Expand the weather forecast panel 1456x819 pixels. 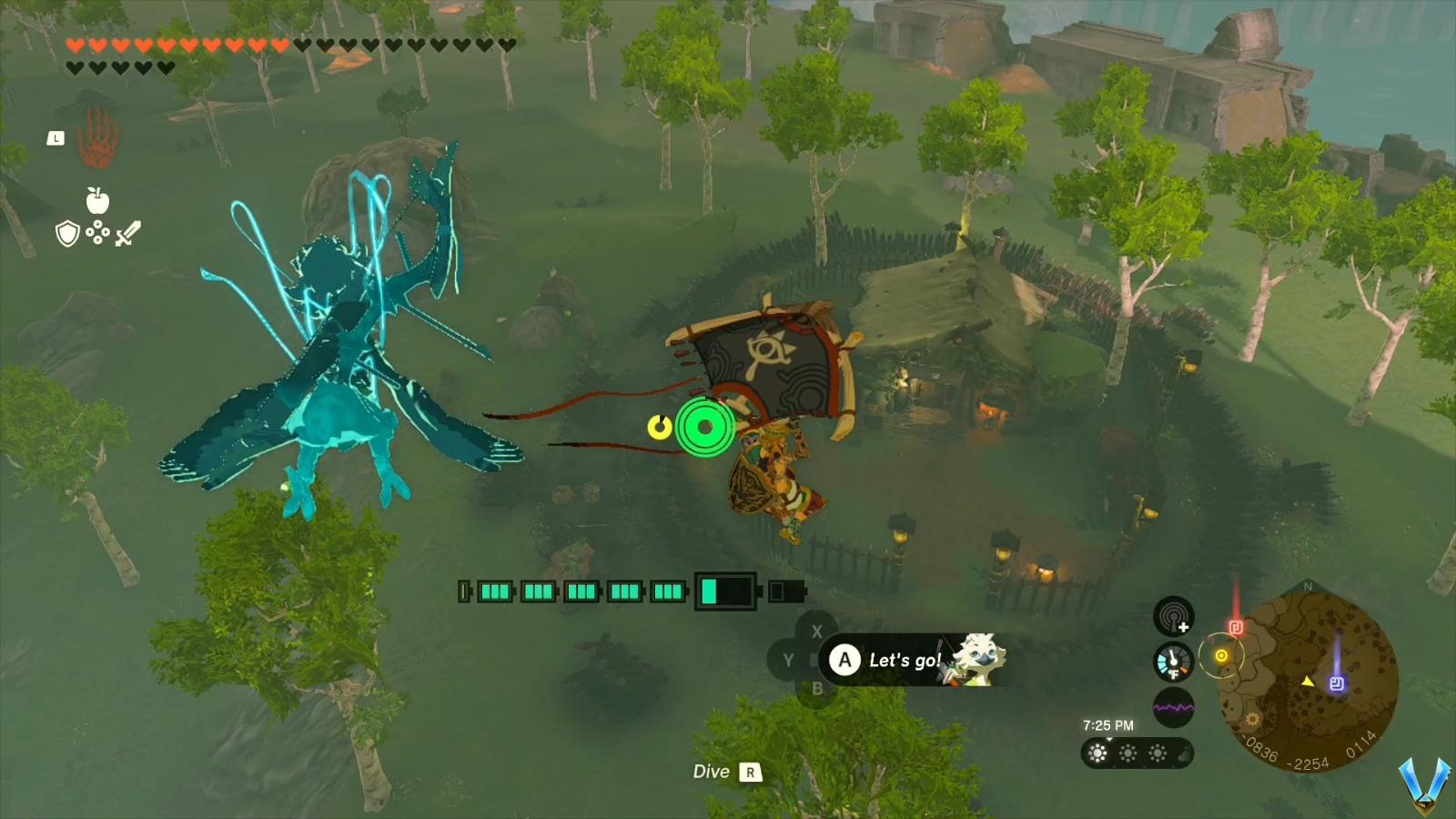click(1137, 753)
